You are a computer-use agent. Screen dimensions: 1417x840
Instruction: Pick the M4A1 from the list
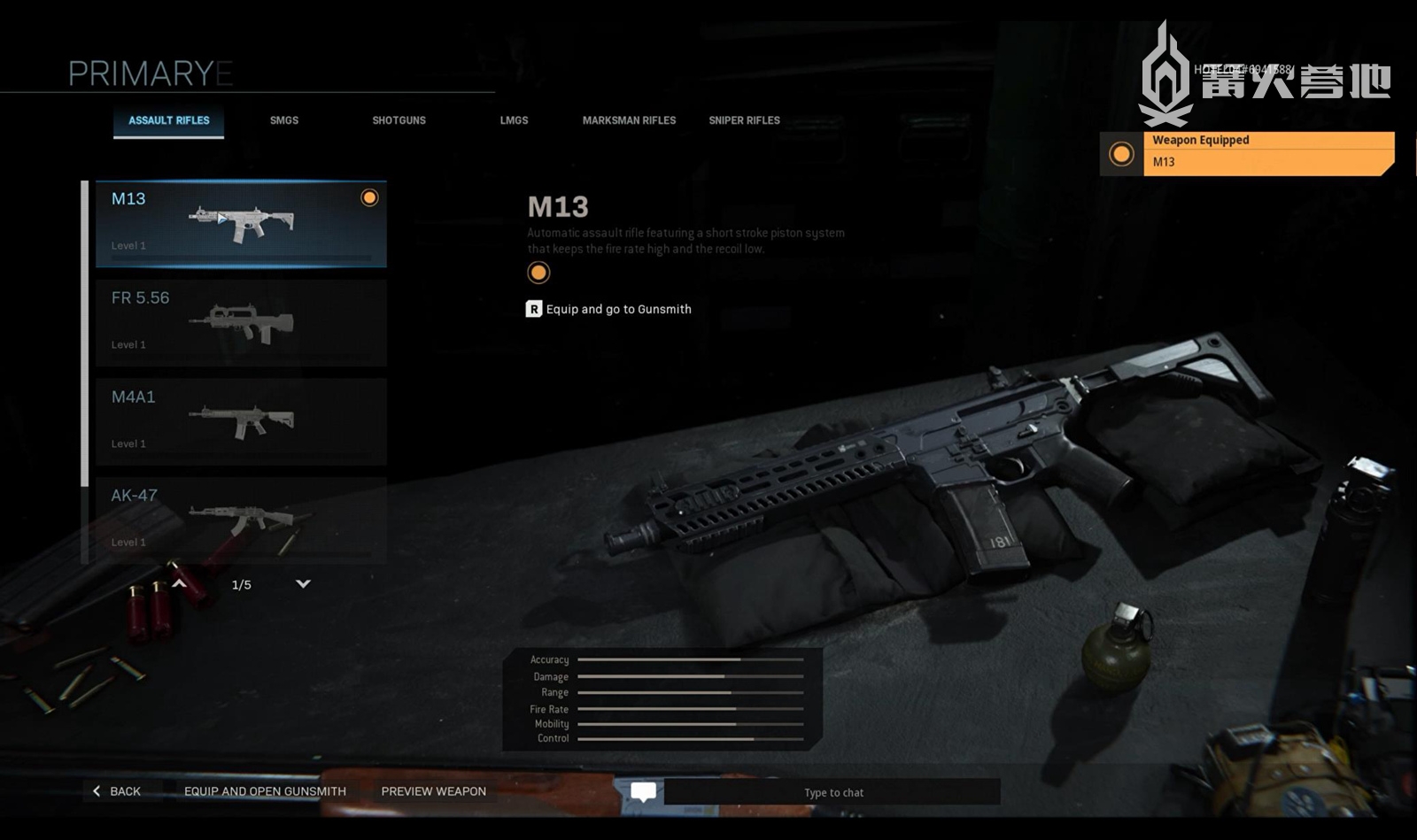point(241,421)
